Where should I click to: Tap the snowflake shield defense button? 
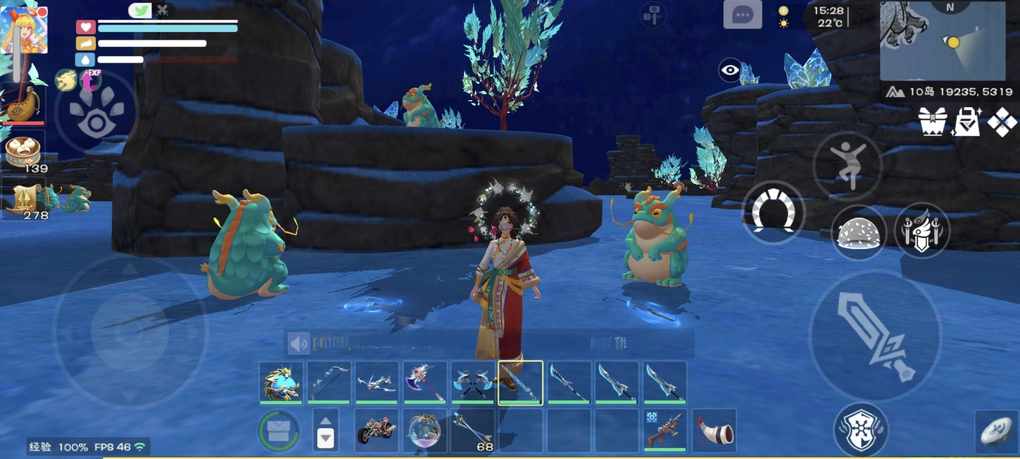tap(860, 427)
